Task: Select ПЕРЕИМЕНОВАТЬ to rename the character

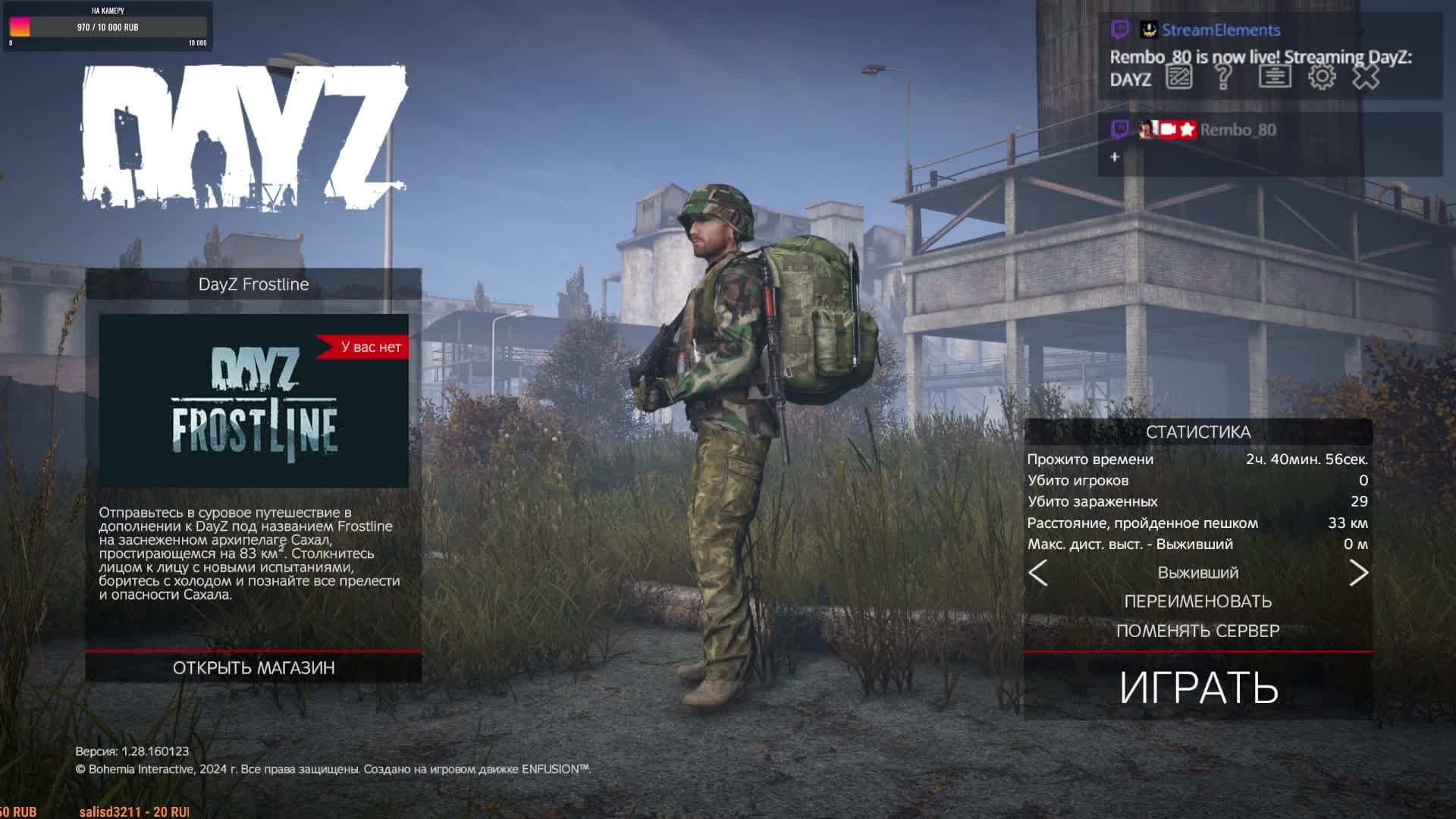Action: click(1198, 601)
